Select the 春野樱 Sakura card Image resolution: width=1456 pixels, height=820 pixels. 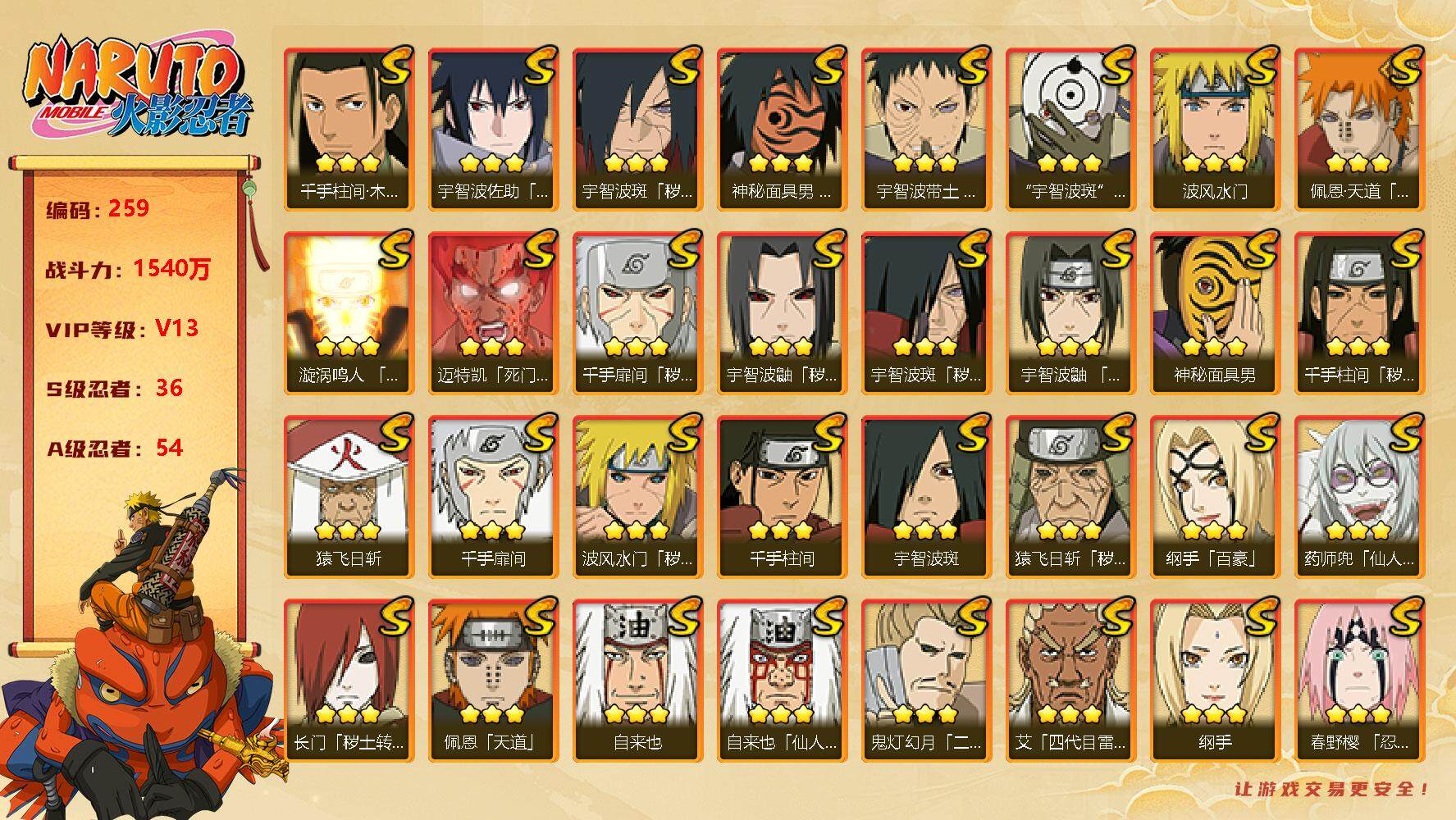click(1358, 680)
